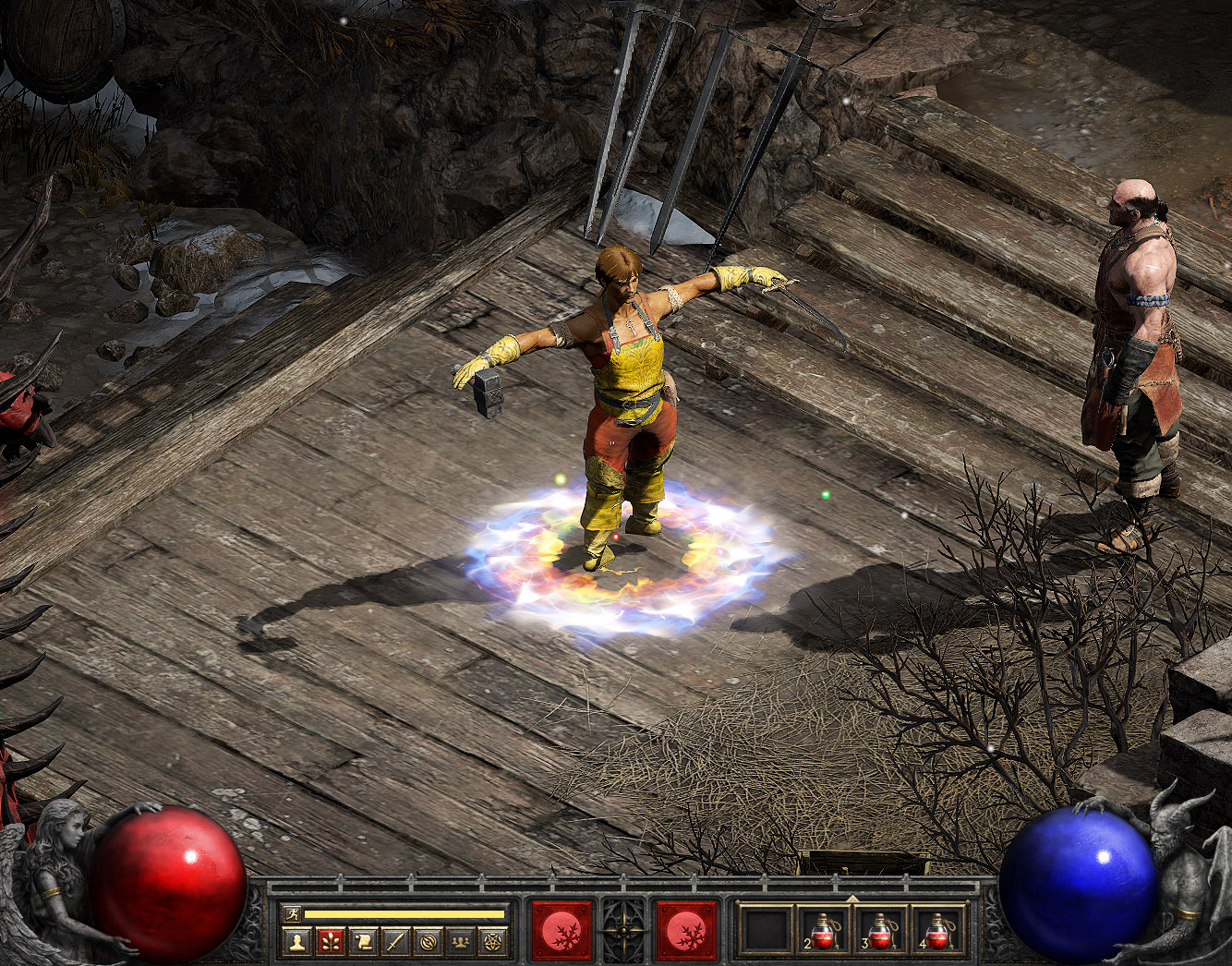This screenshot has height=966, width=1232.
Task: Select the right mouse button skill
Action: 686,930
